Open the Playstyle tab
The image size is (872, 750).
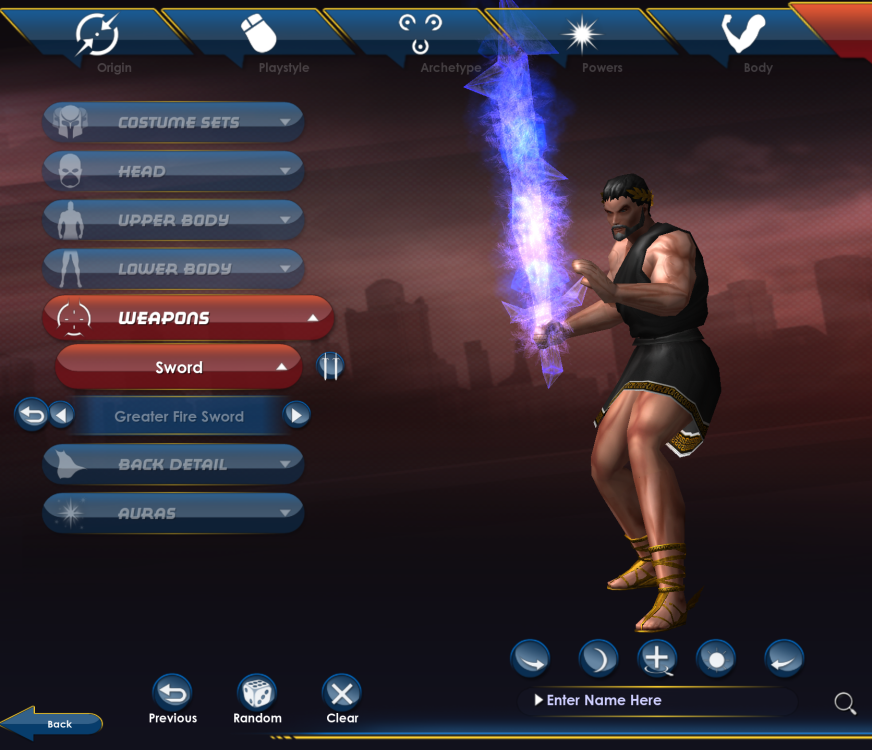point(260,40)
